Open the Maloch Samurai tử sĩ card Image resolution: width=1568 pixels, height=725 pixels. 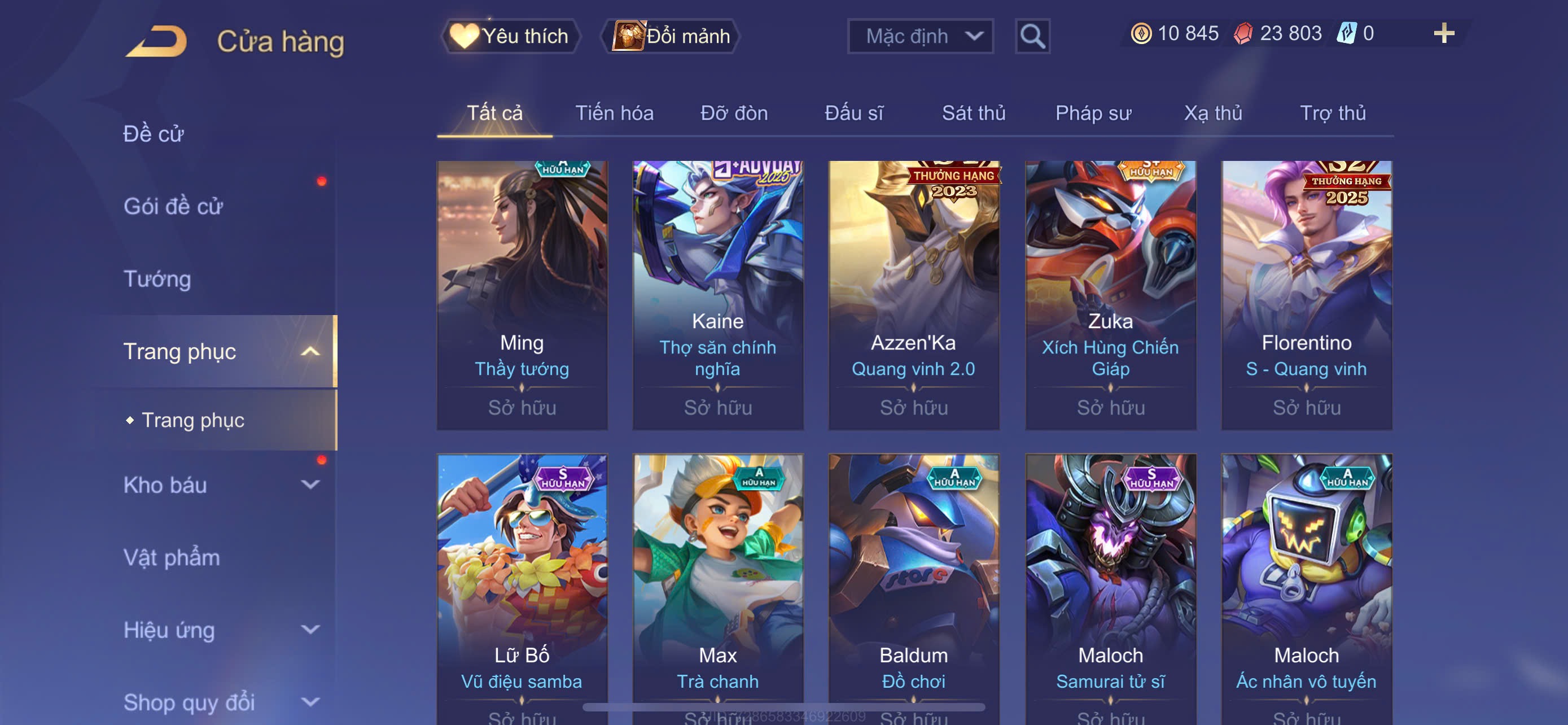click(1110, 584)
